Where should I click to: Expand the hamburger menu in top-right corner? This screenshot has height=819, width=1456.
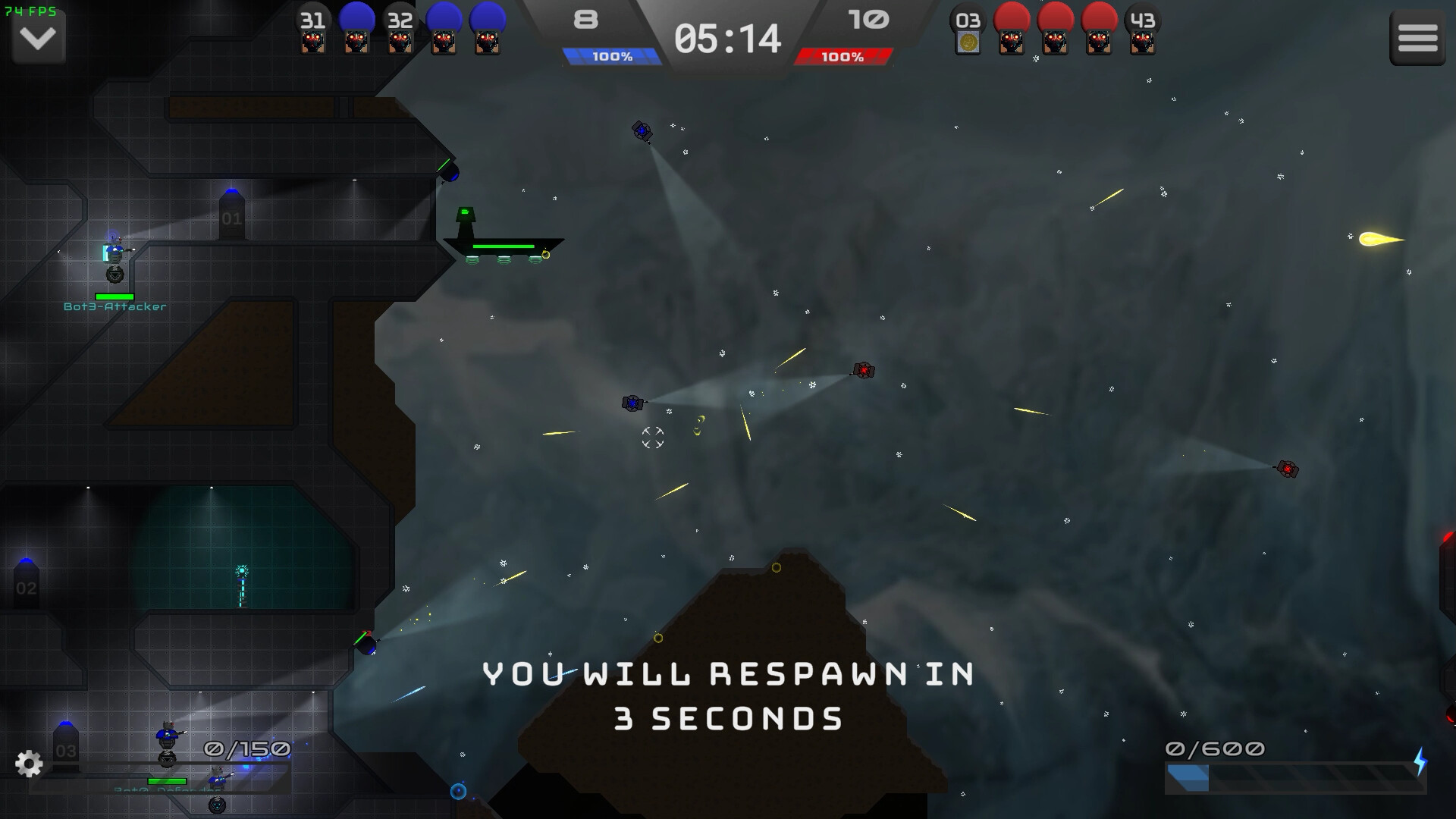click(x=1417, y=37)
